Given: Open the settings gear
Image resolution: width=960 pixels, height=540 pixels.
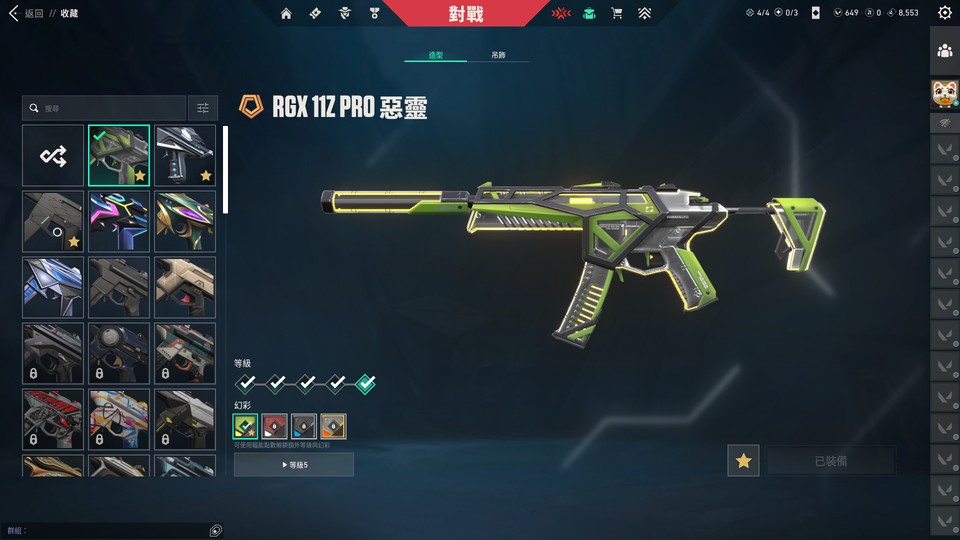Looking at the screenshot, I should tap(945, 13).
